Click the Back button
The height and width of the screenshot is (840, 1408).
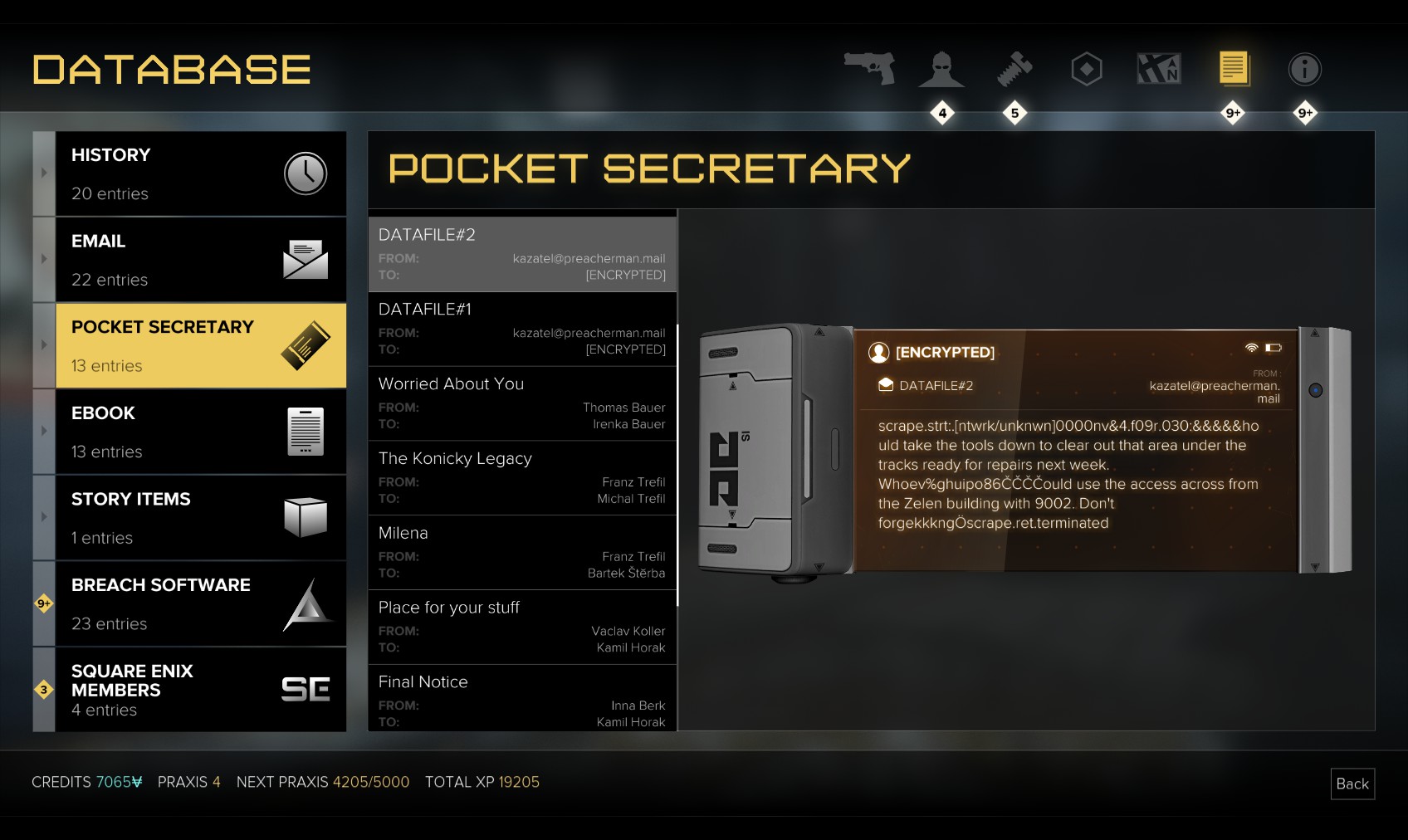(1352, 784)
